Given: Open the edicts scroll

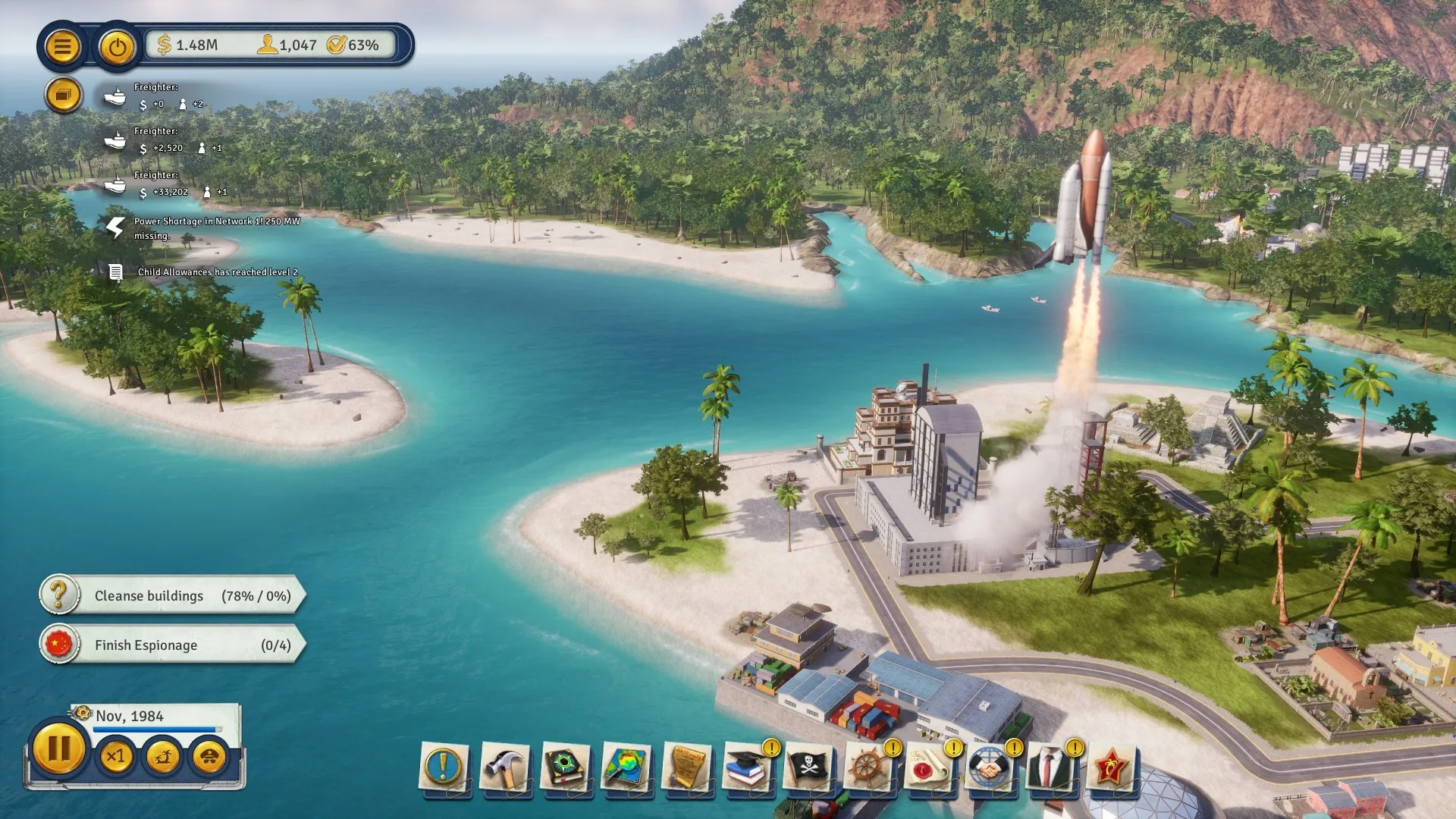Looking at the screenshot, I should pyautogui.click(x=687, y=767).
